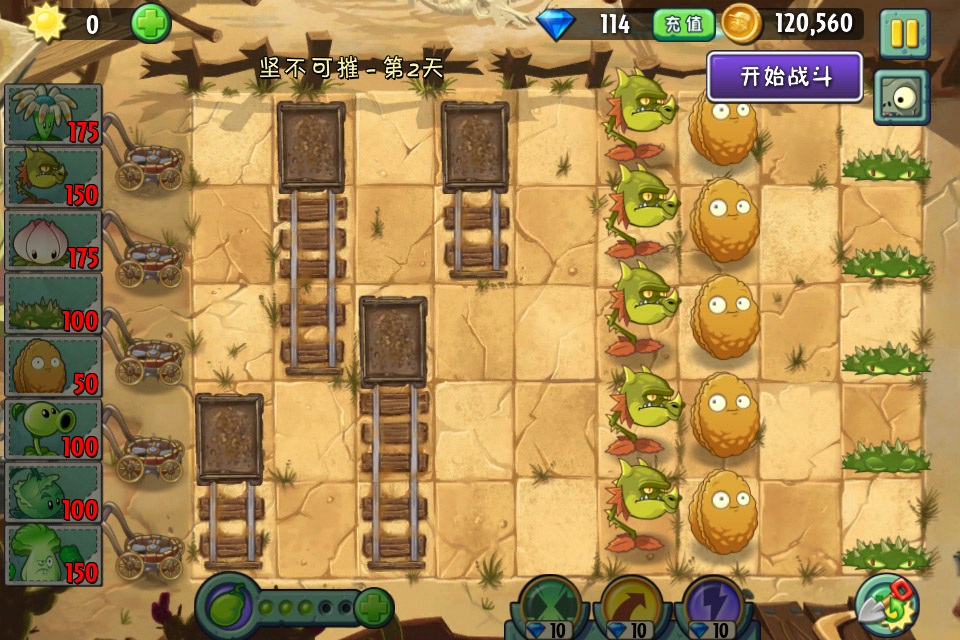This screenshot has width=960, height=640.
Task: Select the Bloomerang seed packet
Action: (53, 114)
